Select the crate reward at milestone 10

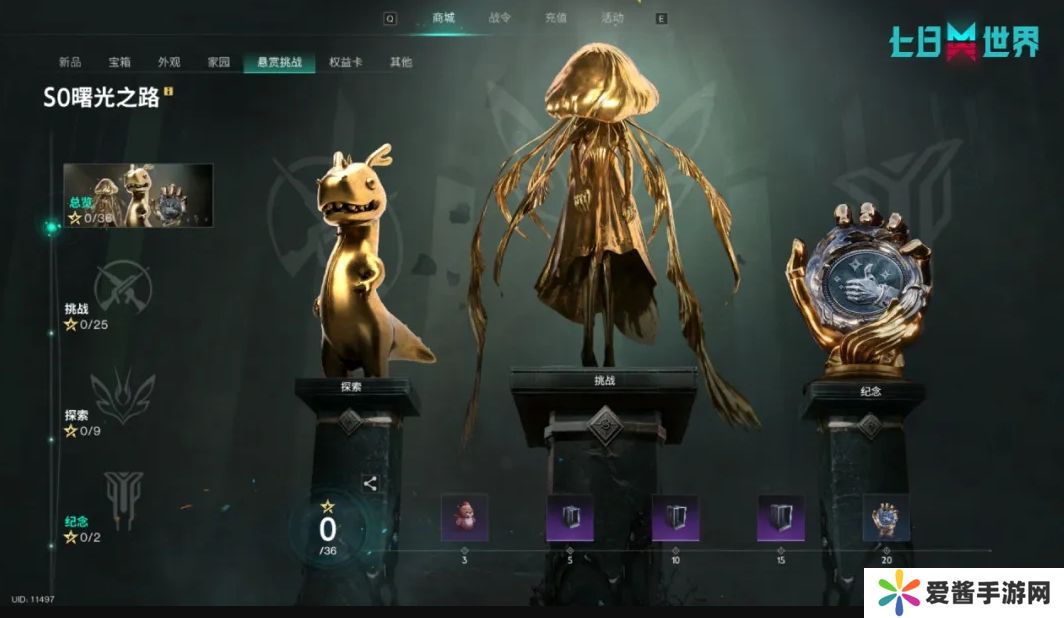[675, 518]
